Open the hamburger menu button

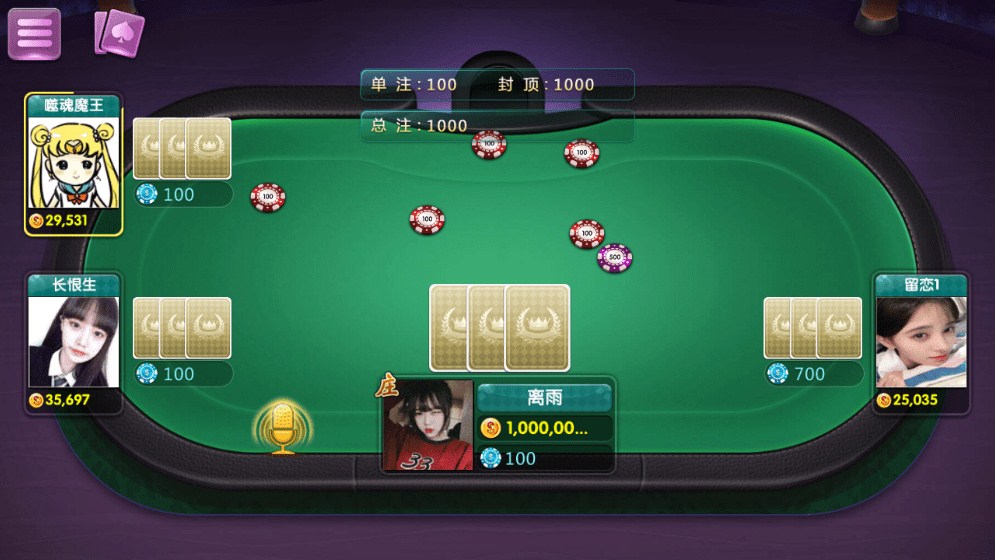pos(34,33)
